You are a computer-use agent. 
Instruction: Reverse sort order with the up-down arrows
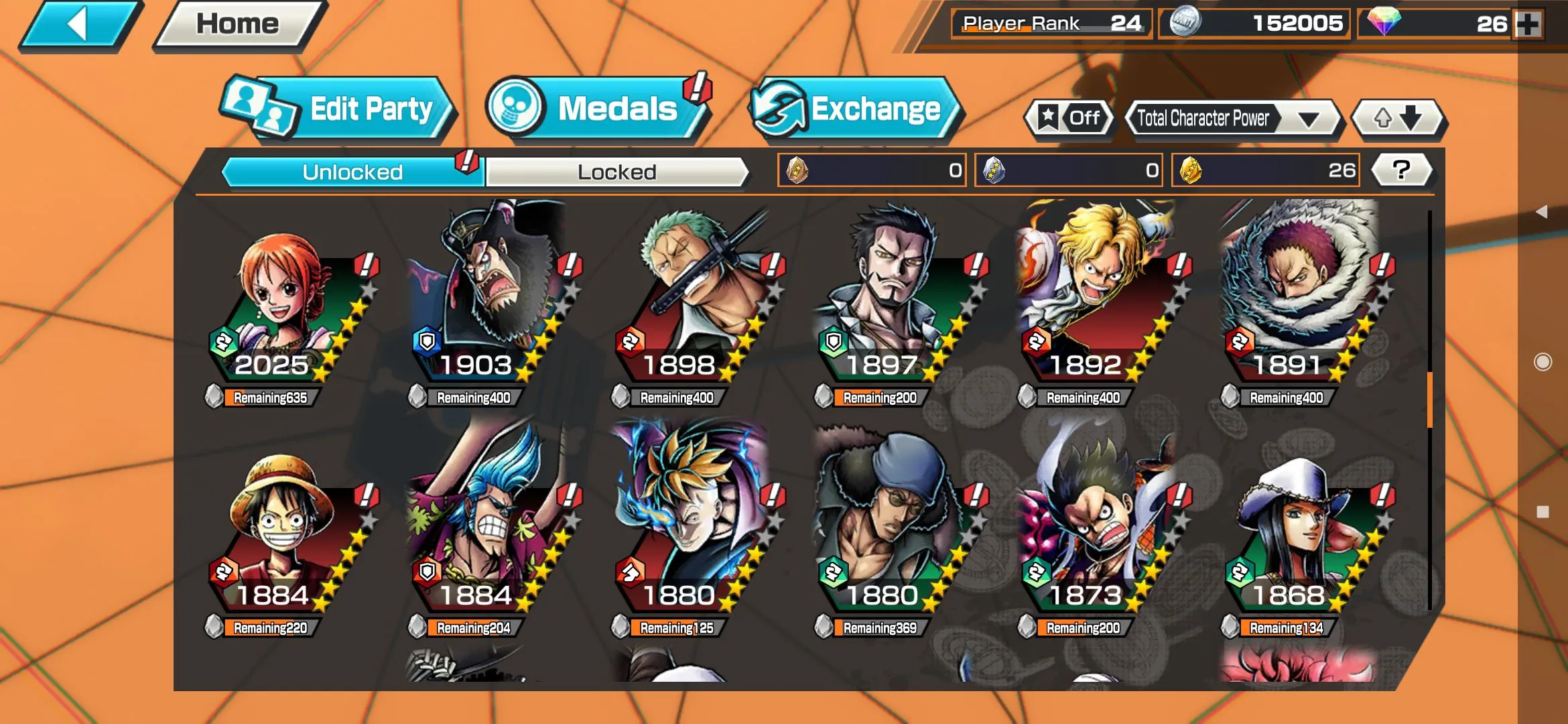click(1398, 119)
